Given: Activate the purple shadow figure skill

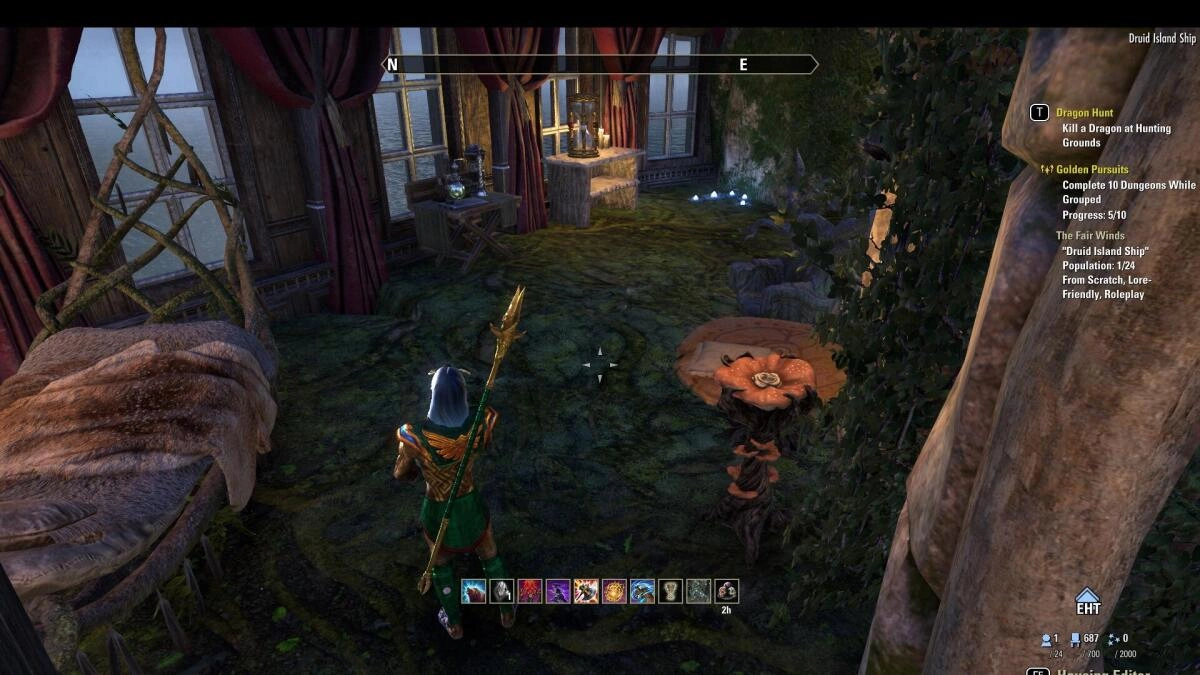Looking at the screenshot, I should point(557,591).
